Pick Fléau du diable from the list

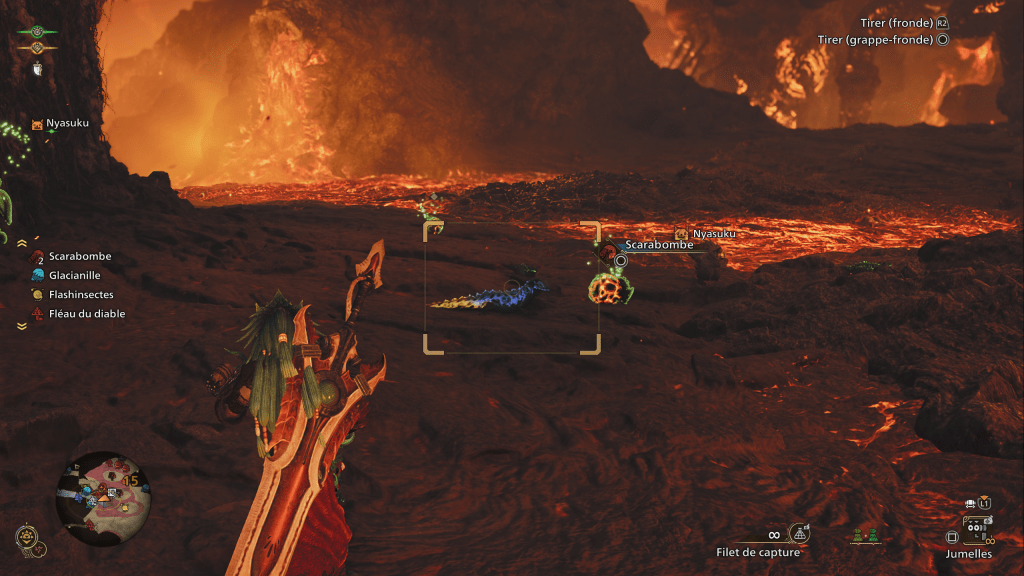[x=86, y=314]
